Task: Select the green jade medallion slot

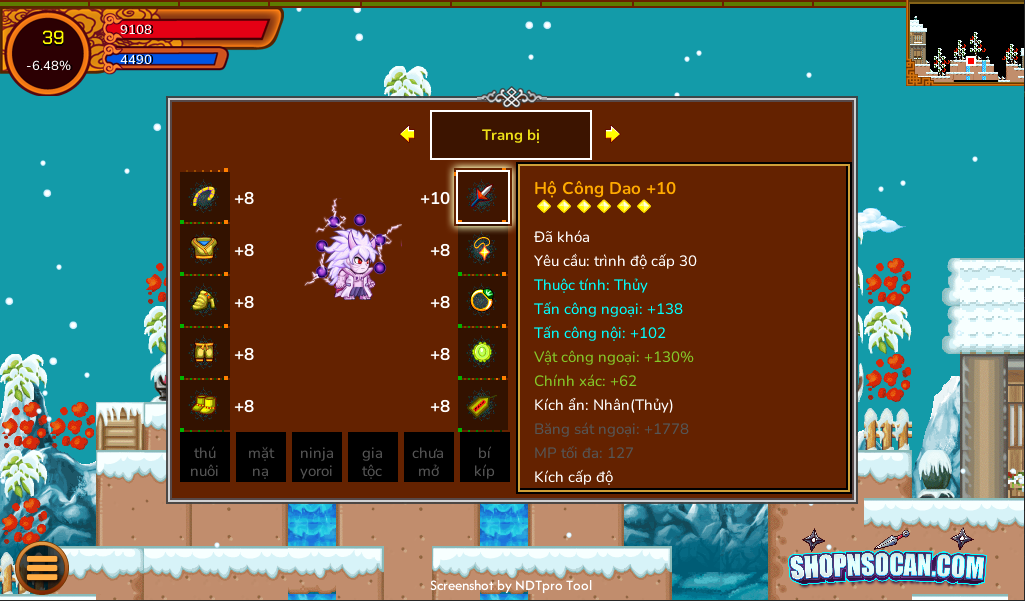Action: tap(483, 354)
